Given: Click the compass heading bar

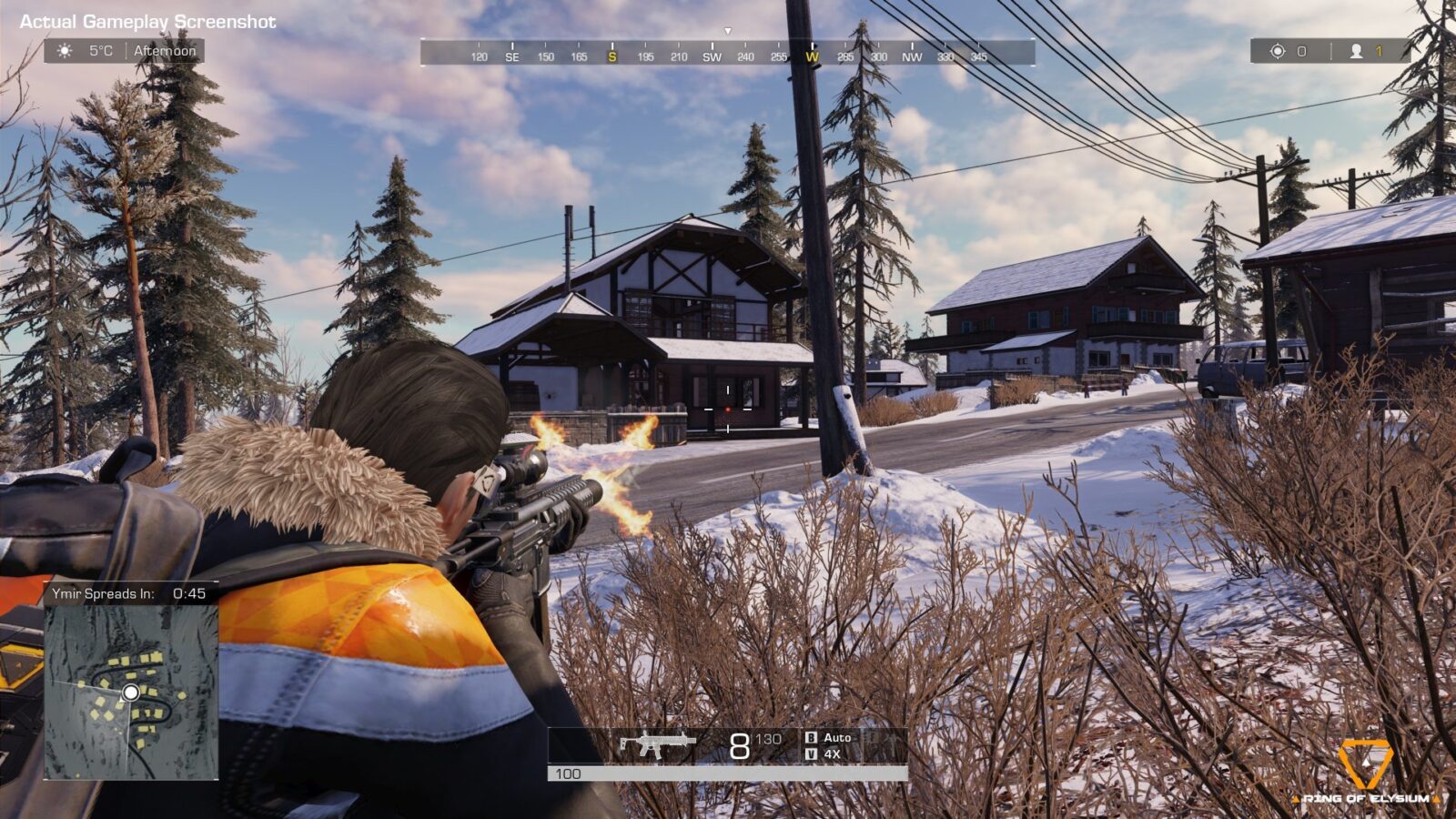Looking at the screenshot, I should (727, 54).
